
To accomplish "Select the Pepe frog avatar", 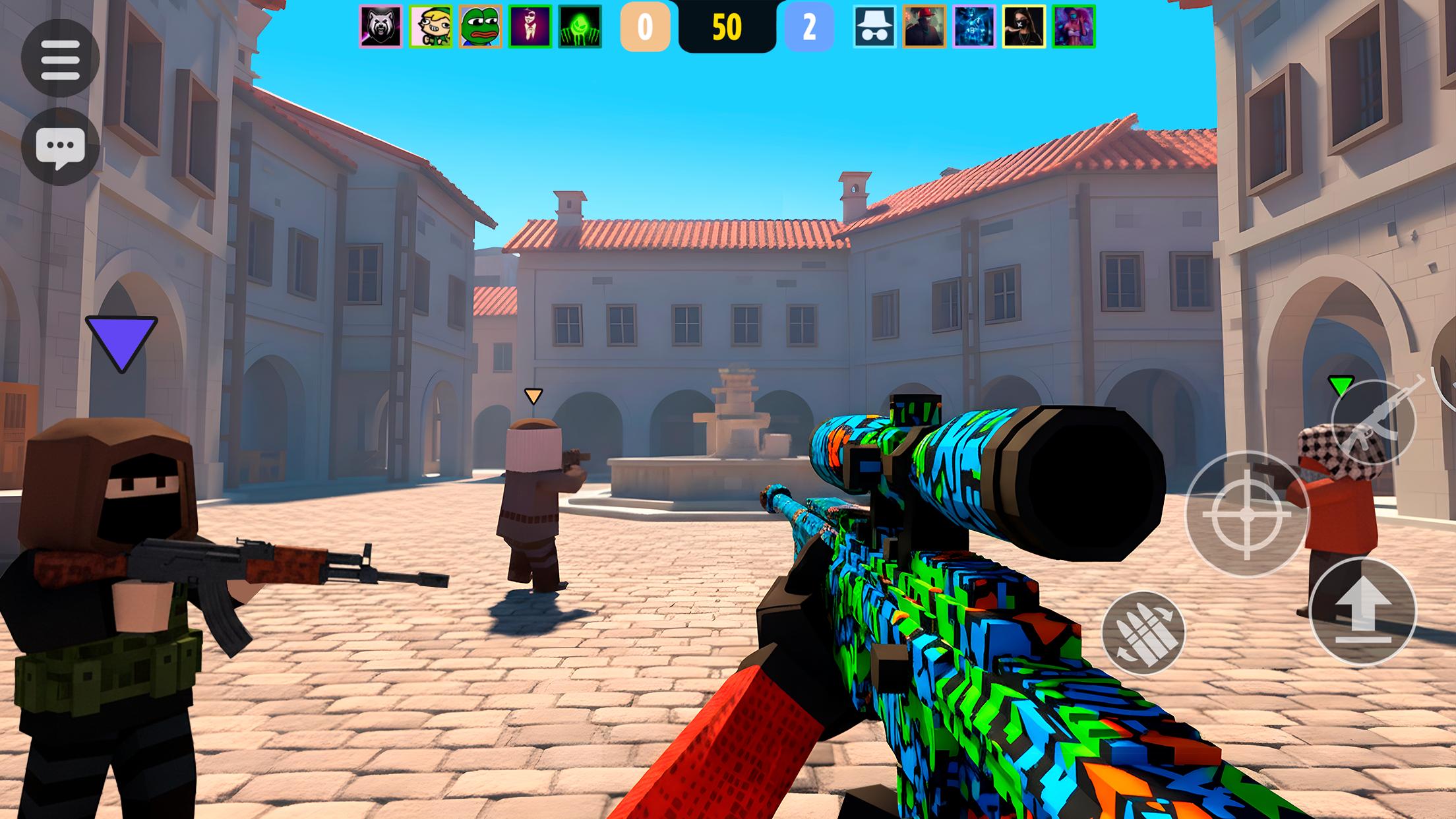I will 480,27.
